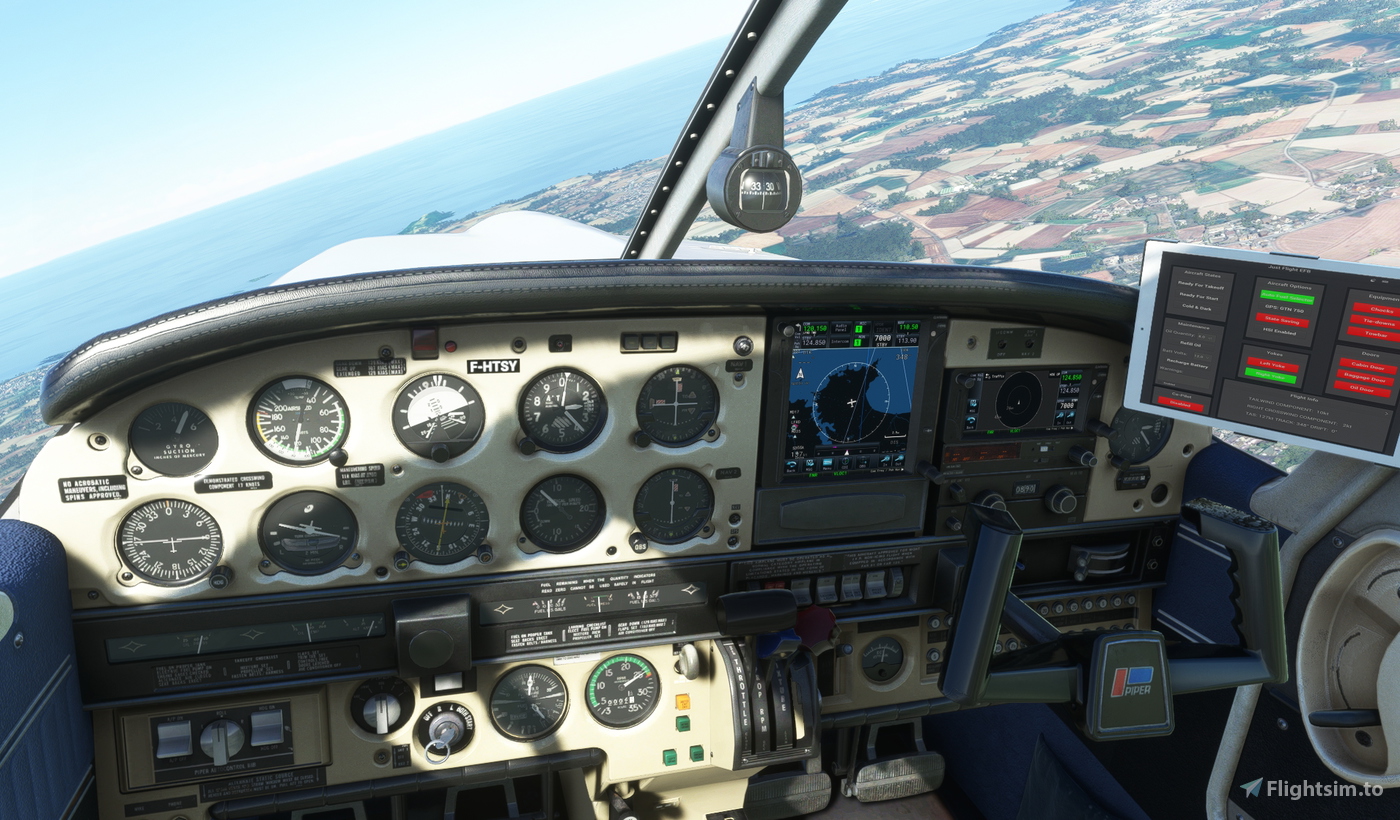This screenshot has width=1400, height=820.
Task: Disable the green Auto Fuel Selector toggle
Action: 1287,297
